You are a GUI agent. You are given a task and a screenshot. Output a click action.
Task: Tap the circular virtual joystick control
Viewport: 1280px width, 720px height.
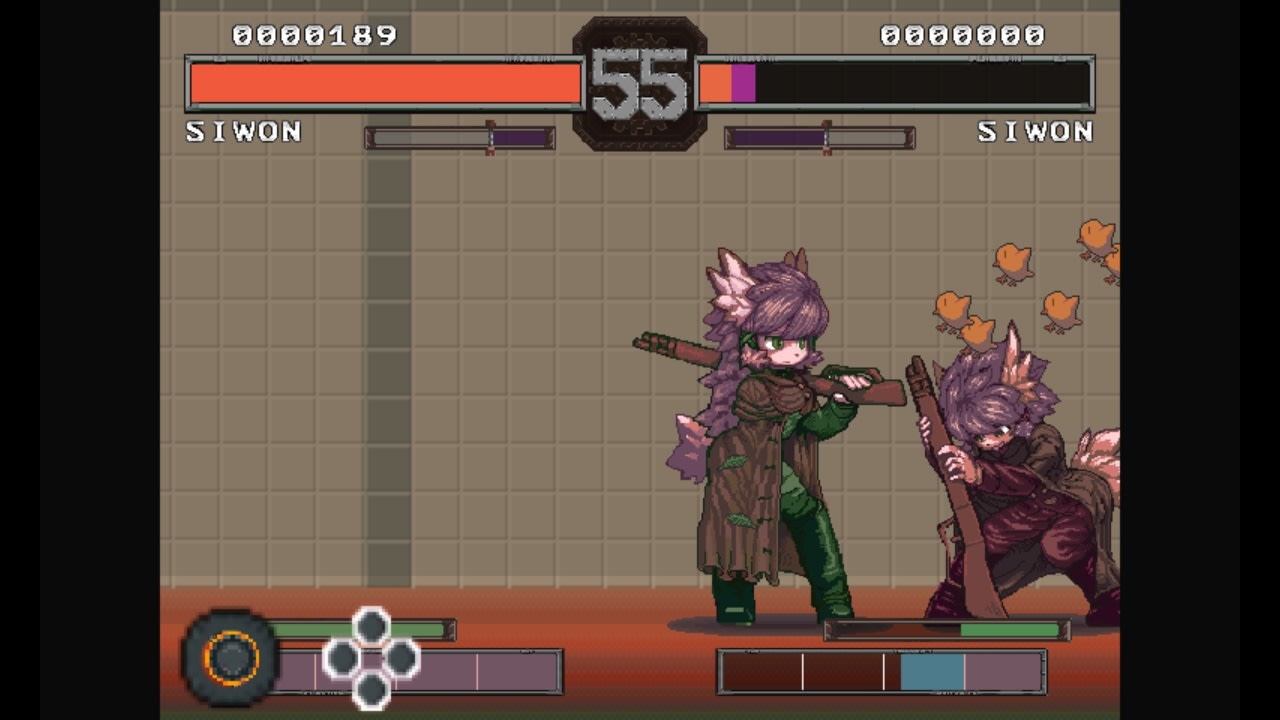(232, 660)
